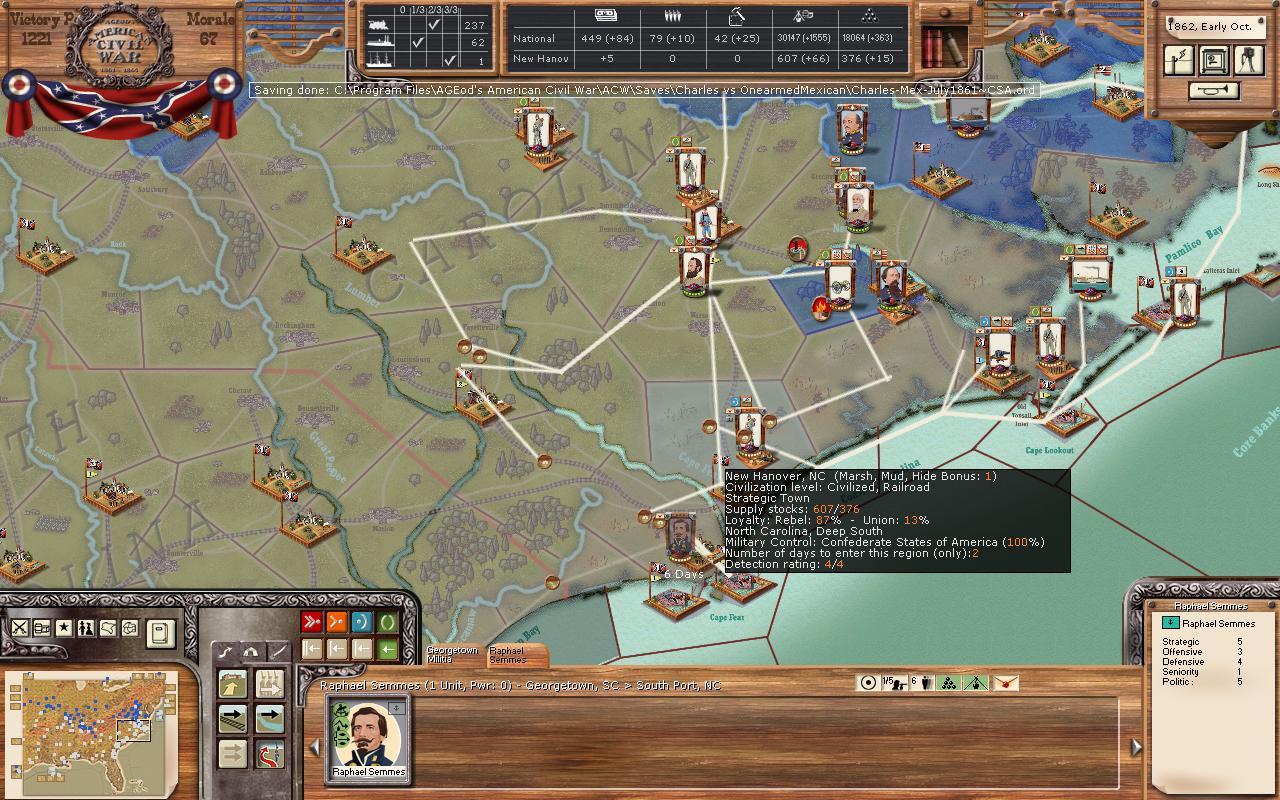The image size is (1280, 800).
Task: Switch to the Georgetown Militia tab
Action: tap(452, 655)
